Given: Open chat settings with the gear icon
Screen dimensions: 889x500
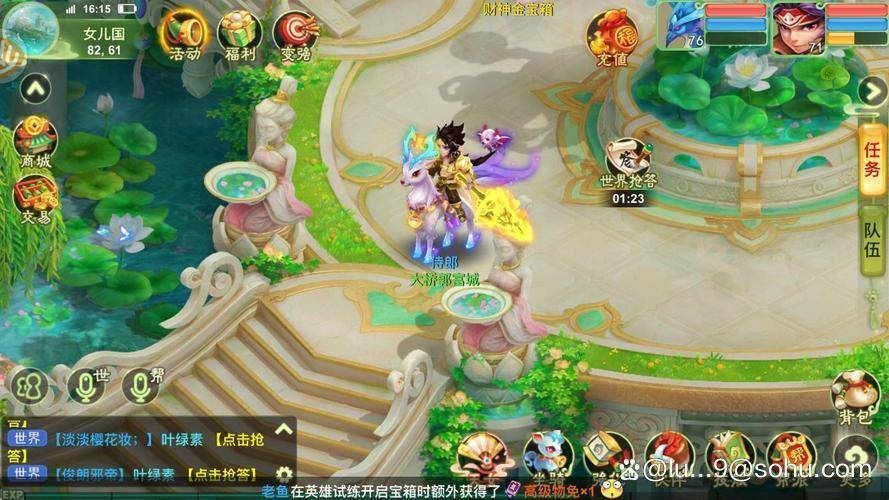Looking at the screenshot, I should 284,474.
